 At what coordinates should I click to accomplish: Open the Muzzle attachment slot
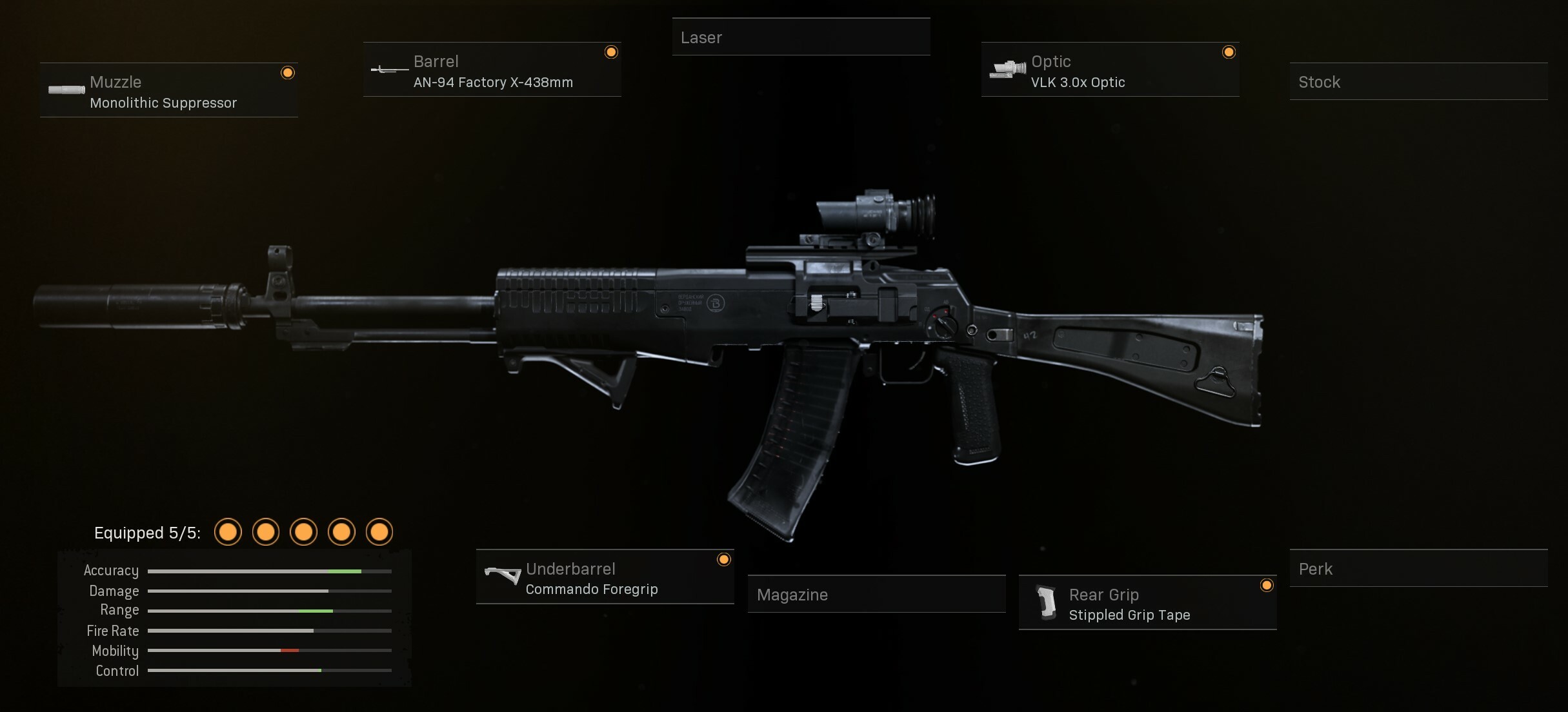pos(168,90)
